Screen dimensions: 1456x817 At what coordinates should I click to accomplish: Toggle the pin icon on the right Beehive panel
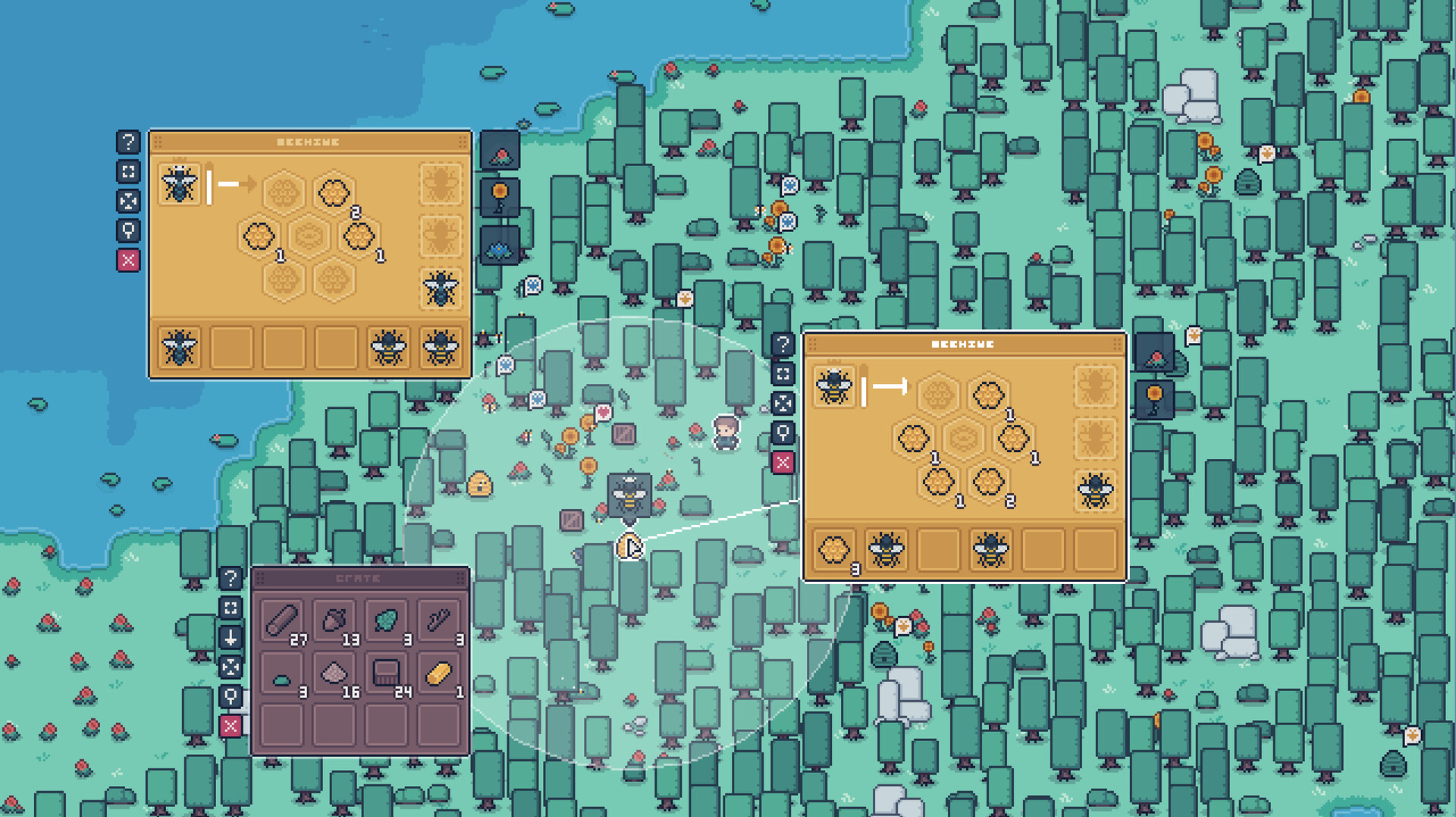[x=783, y=430]
